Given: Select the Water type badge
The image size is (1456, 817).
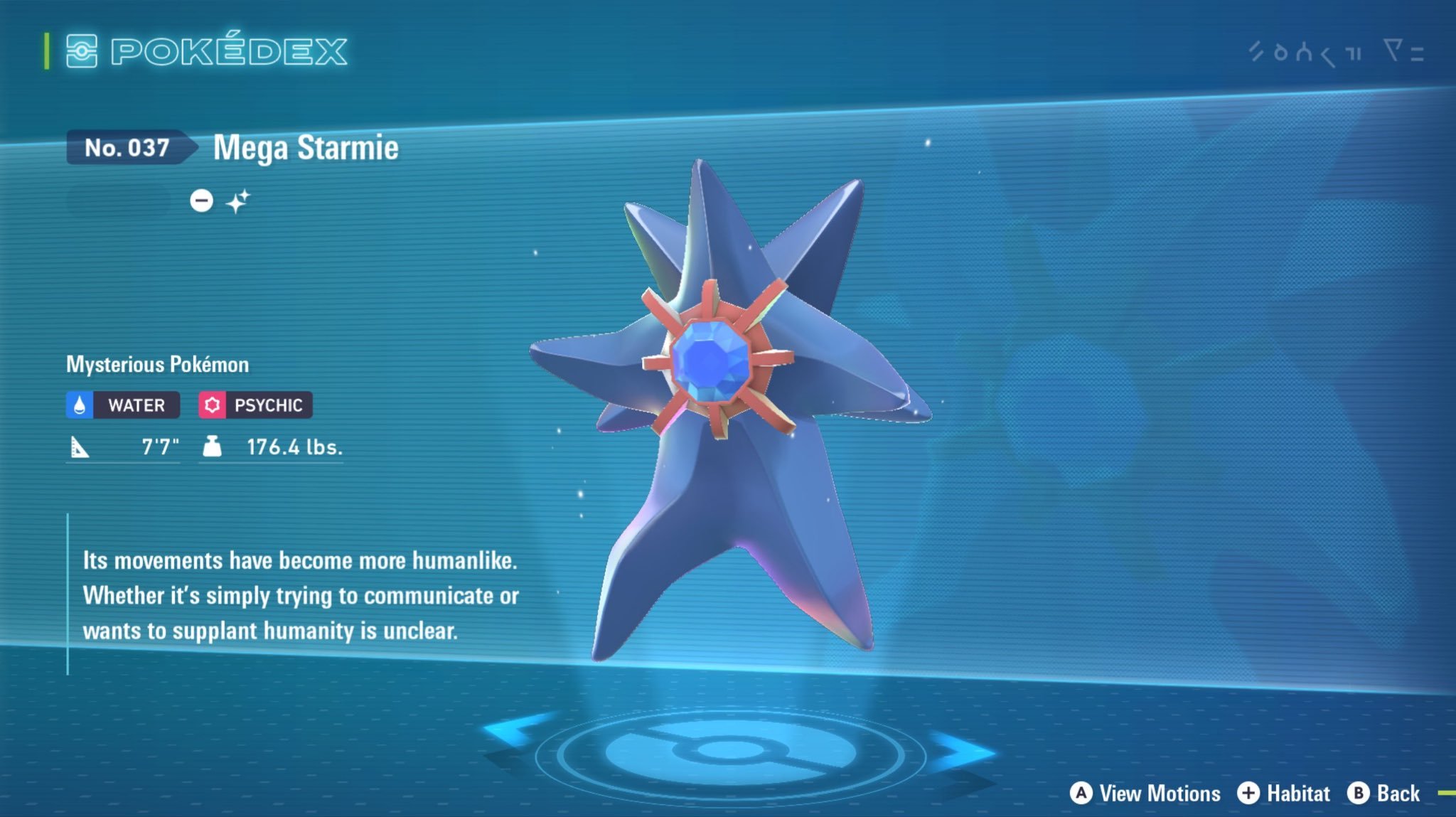Looking at the screenshot, I should click(x=123, y=405).
